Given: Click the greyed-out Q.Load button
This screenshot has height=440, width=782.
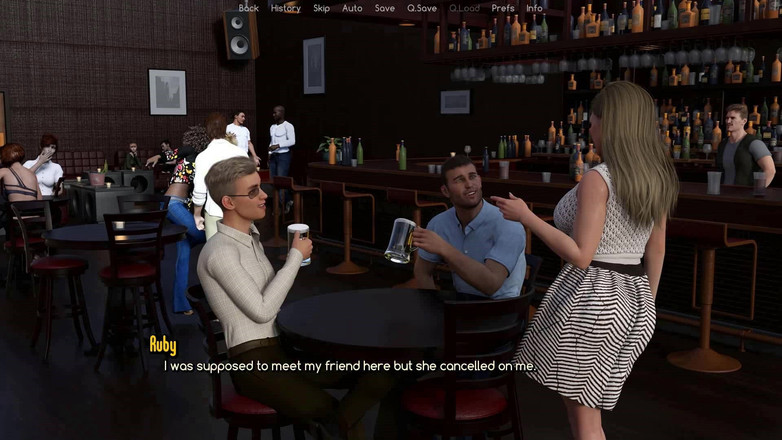Looking at the screenshot, I should (x=464, y=8).
